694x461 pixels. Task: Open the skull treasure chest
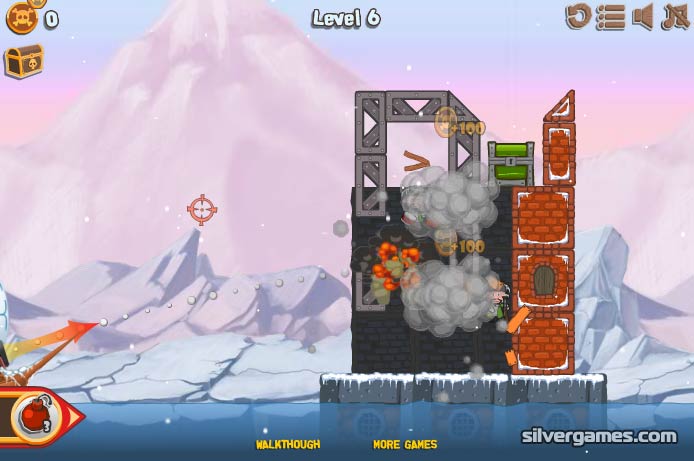click(23, 62)
